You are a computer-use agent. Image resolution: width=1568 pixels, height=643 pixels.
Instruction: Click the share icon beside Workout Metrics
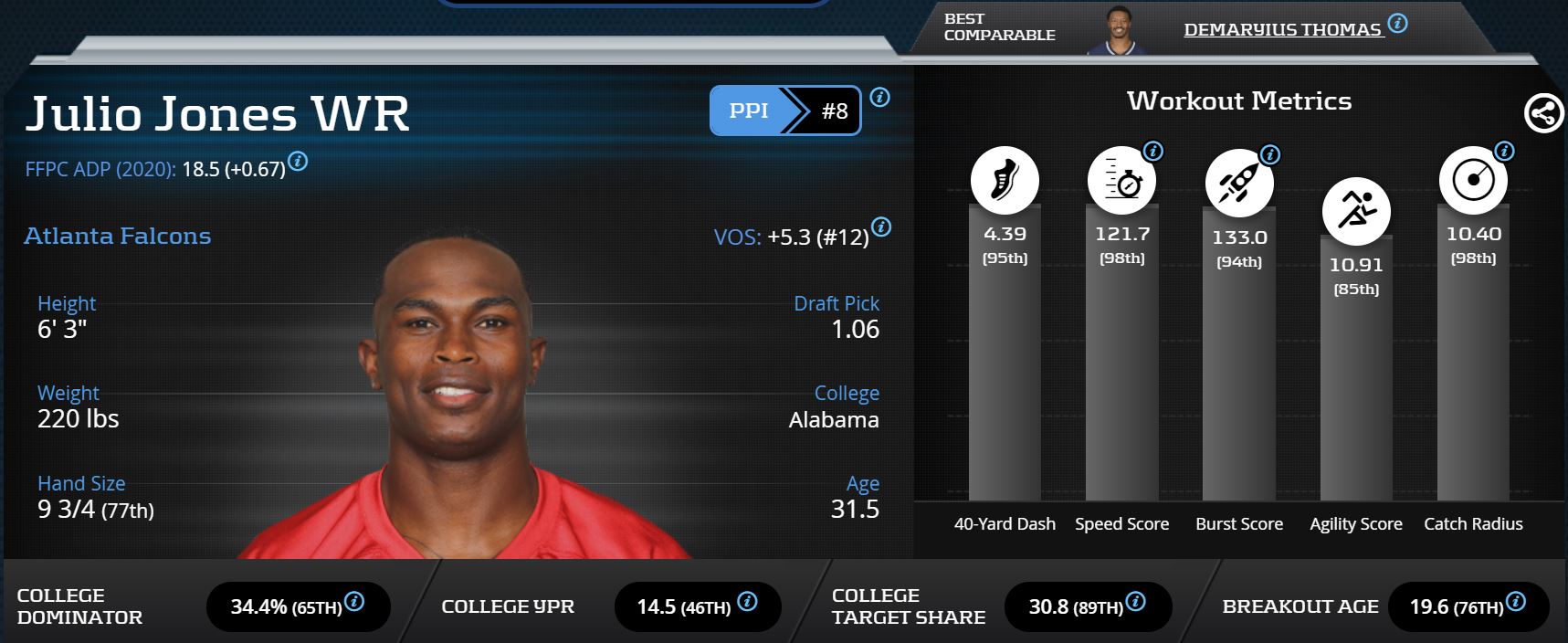[1543, 114]
